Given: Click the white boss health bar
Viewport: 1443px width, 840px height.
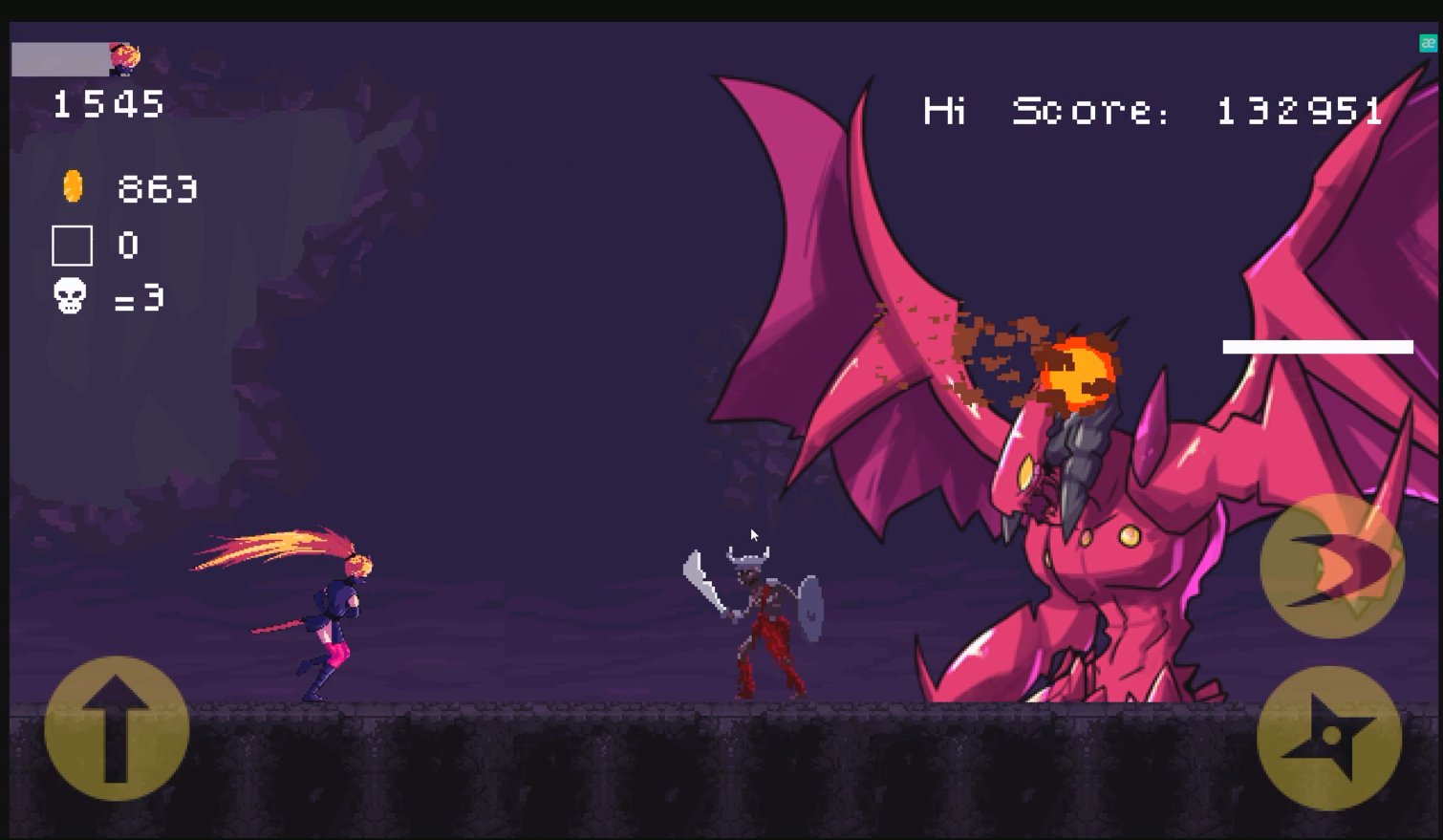Looking at the screenshot, I should click(x=1317, y=346).
